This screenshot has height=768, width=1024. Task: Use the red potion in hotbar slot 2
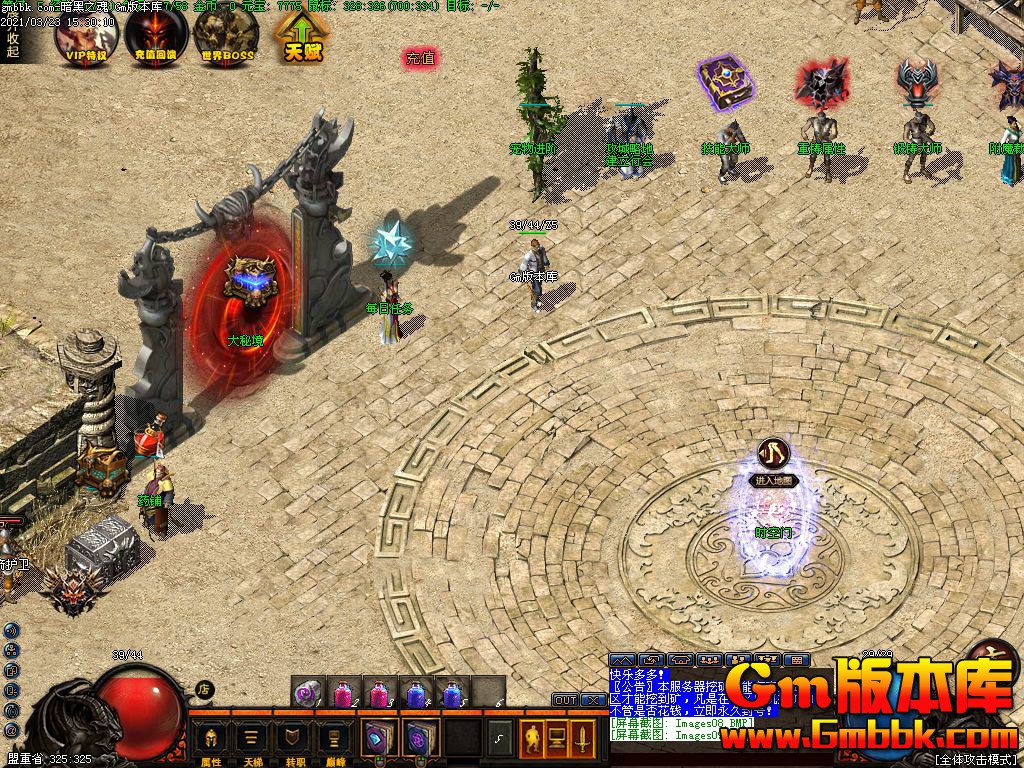tap(345, 691)
